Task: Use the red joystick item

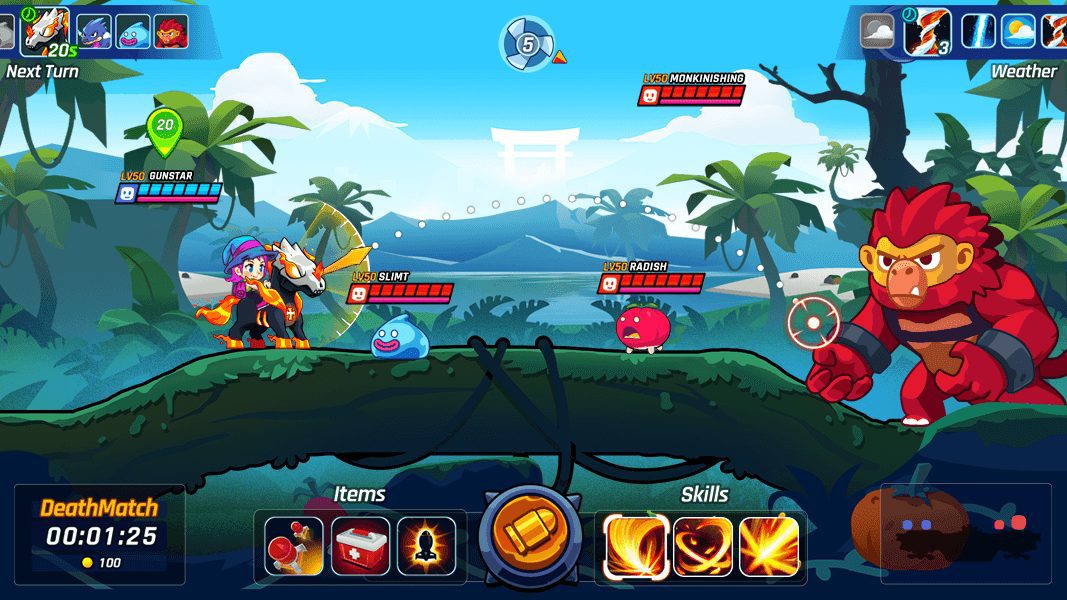Action: [295, 546]
